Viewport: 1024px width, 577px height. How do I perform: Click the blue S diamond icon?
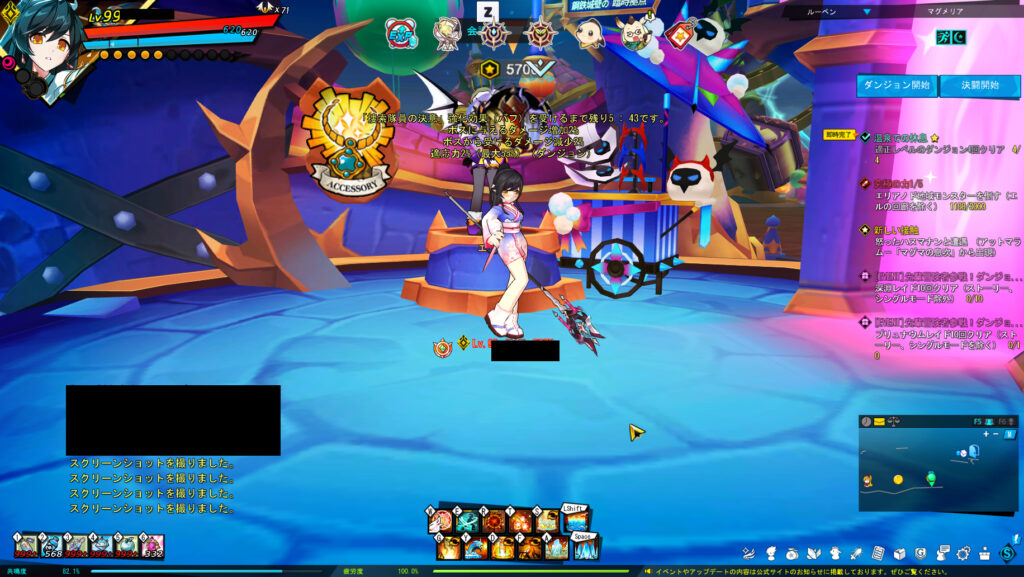pyautogui.click(x=1008, y=552)
